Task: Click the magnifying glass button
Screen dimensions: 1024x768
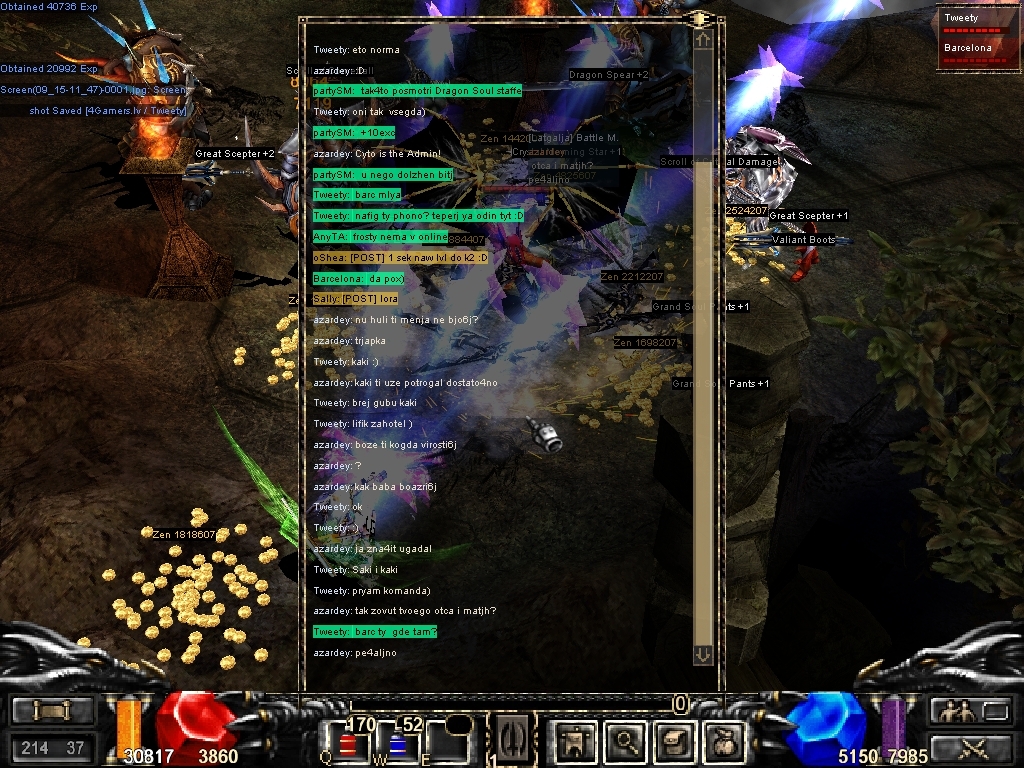Action: 626,741
